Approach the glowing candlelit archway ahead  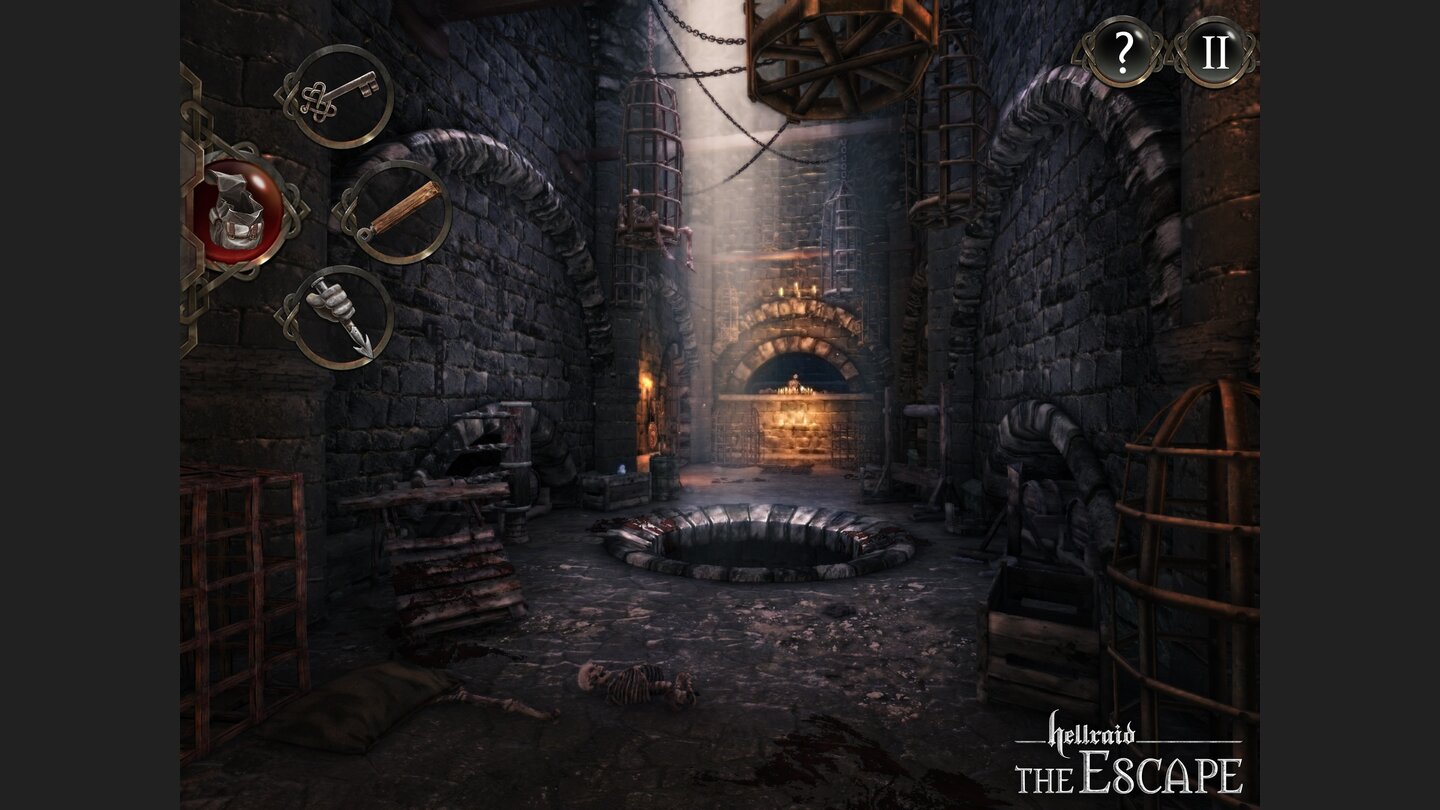point(795,390)
